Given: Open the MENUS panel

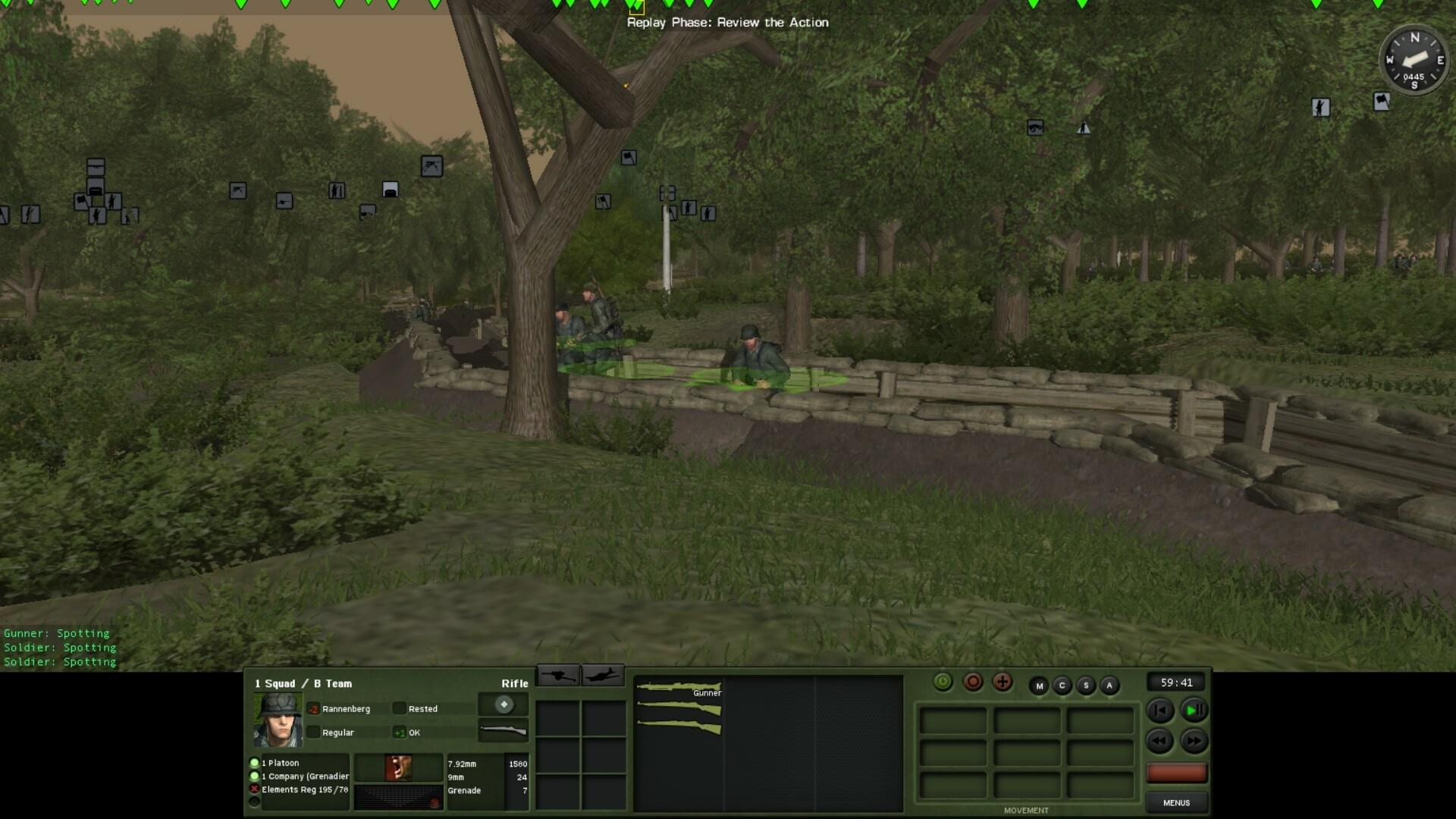Looking at the screenshot, I should 1176,802.
